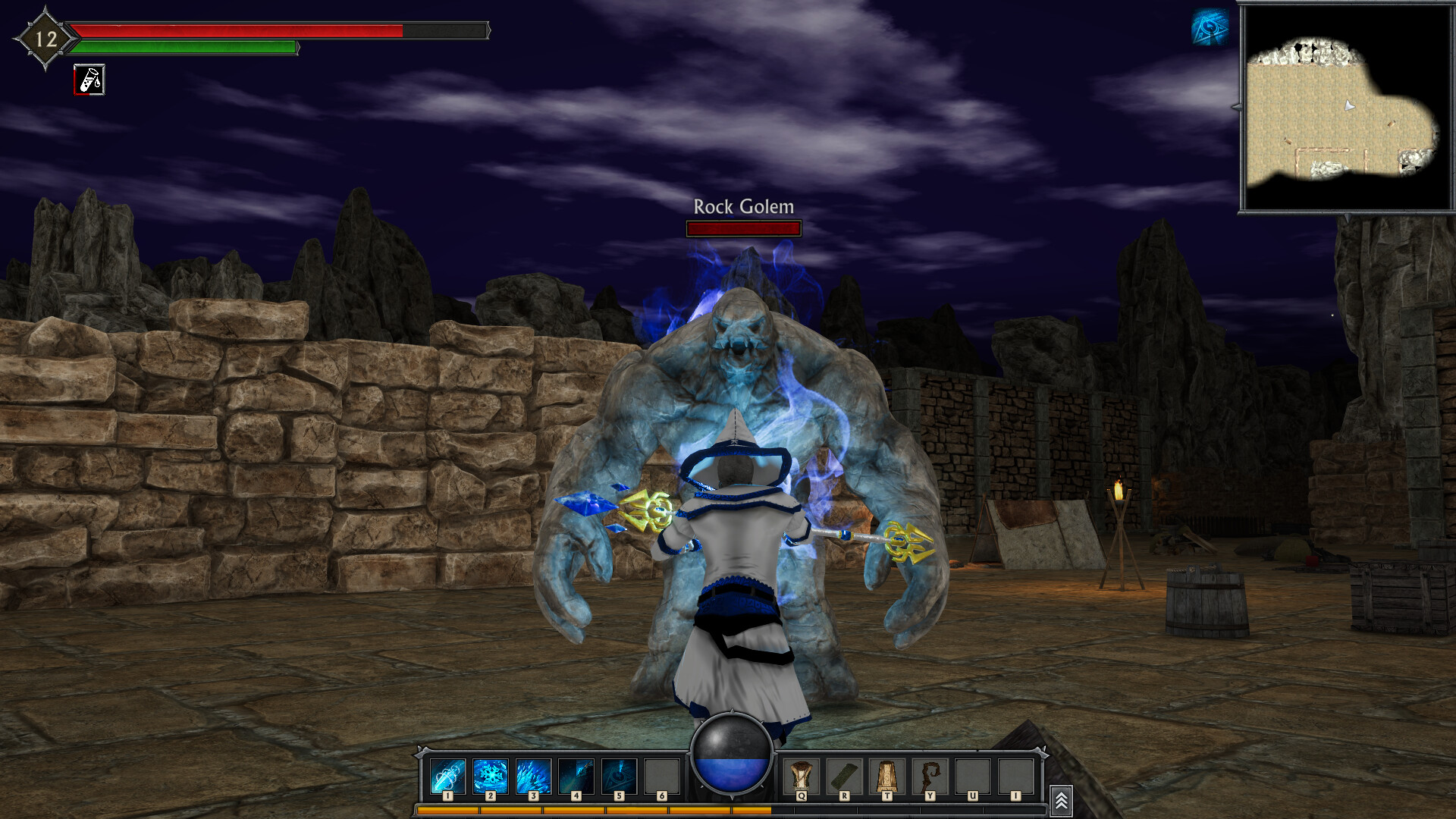Use the wooden staff item bound to Y
1456x819 pixels.
click(930, 773)
